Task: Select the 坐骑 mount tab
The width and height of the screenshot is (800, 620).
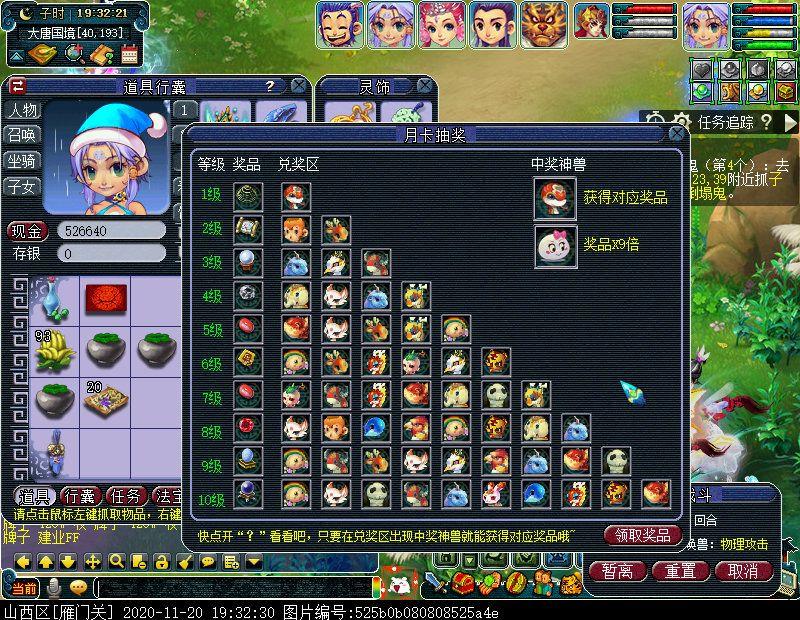Action: coord(22,160)
